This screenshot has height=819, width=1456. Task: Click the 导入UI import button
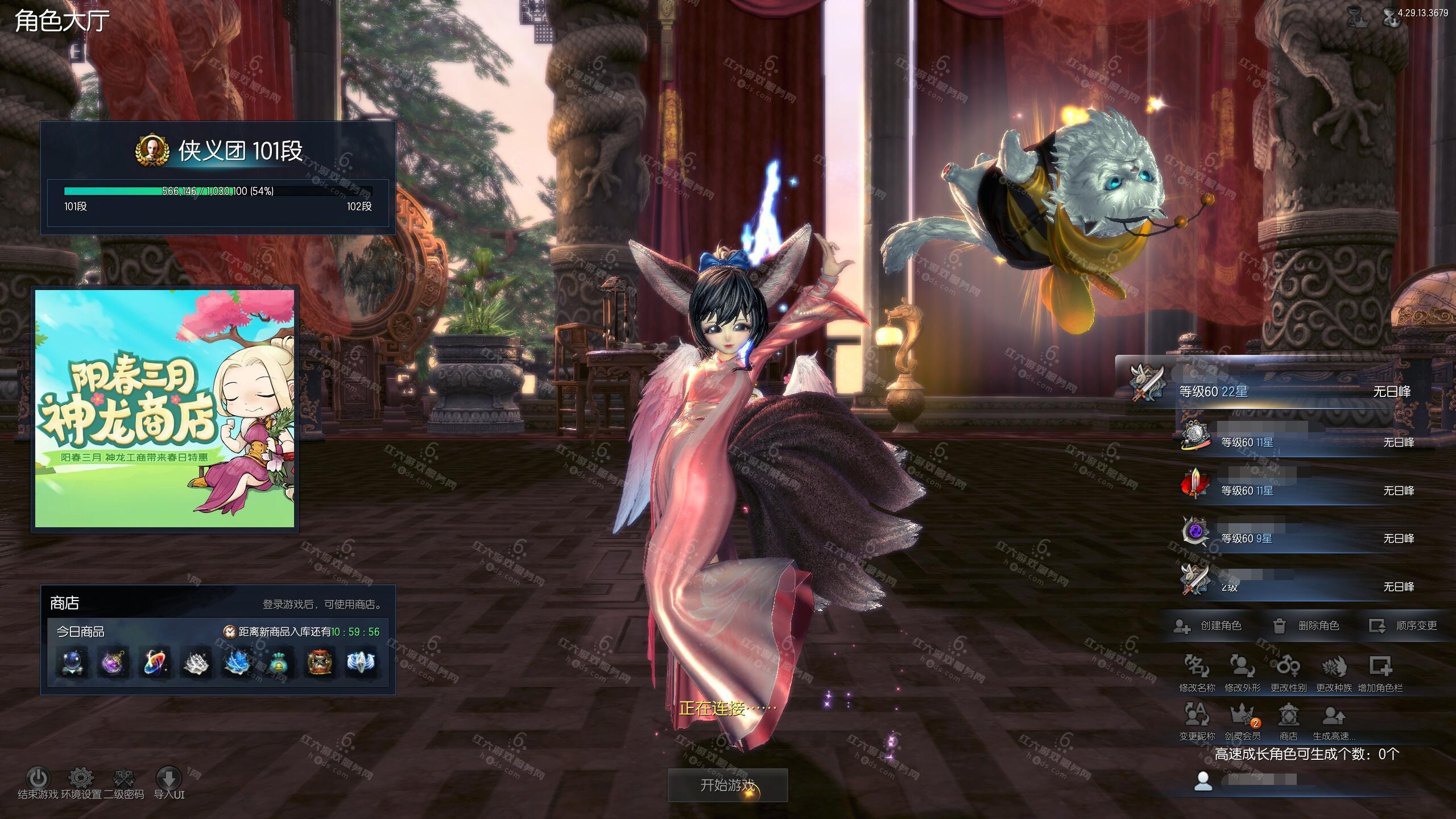[x=169, y=779]
